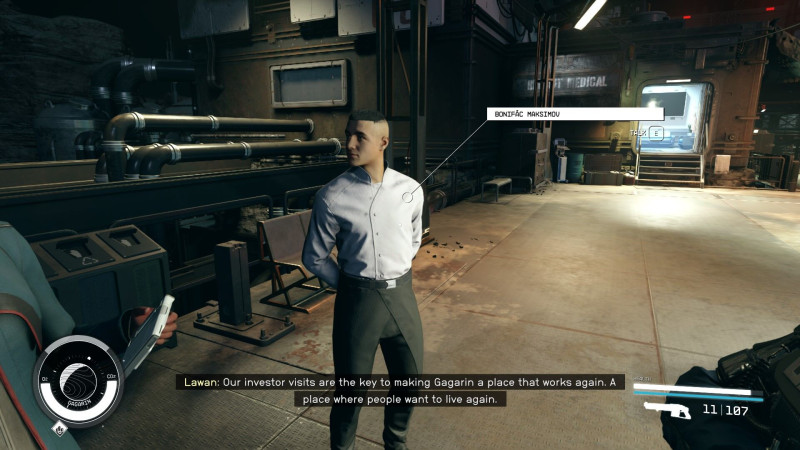
Task: Click the Gagarin planet compass dial
Action: click(78, 381)
